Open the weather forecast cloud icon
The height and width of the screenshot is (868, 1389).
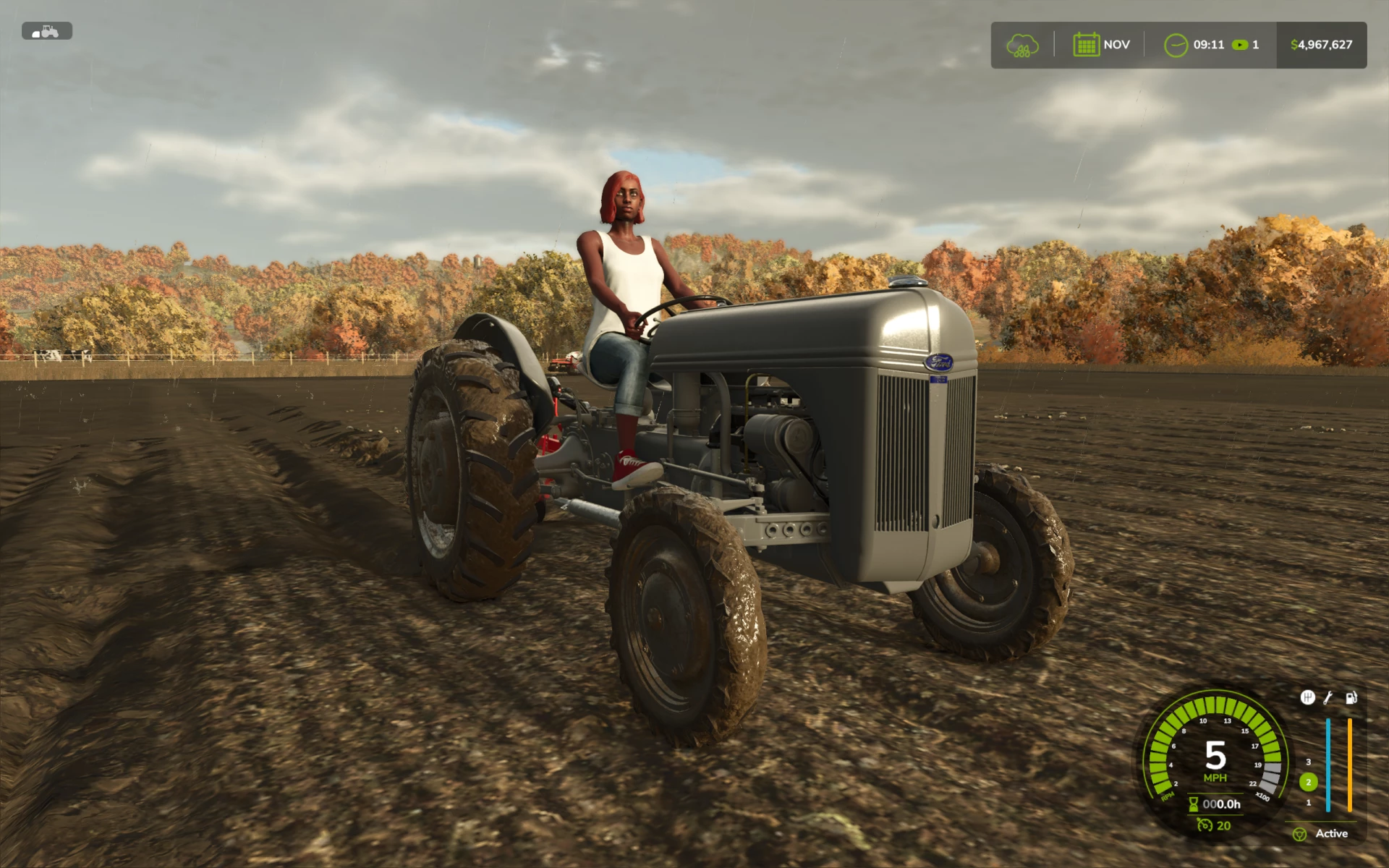[1022, 45]
